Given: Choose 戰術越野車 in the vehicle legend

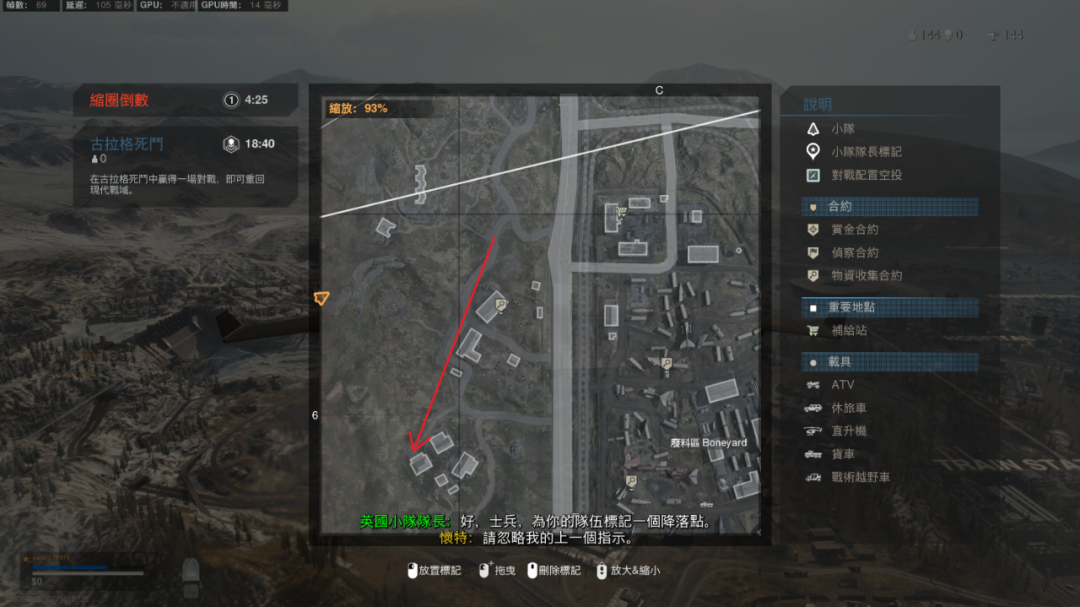Looking at the screenshot, I should (860, 477).
